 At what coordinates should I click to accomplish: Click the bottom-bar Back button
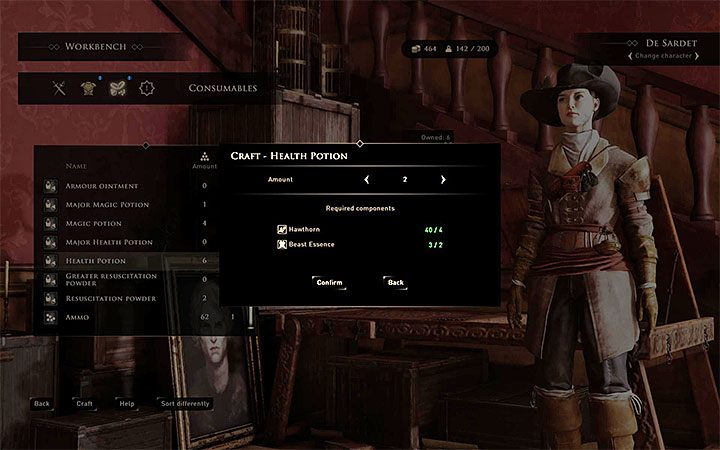click(41, 404)
